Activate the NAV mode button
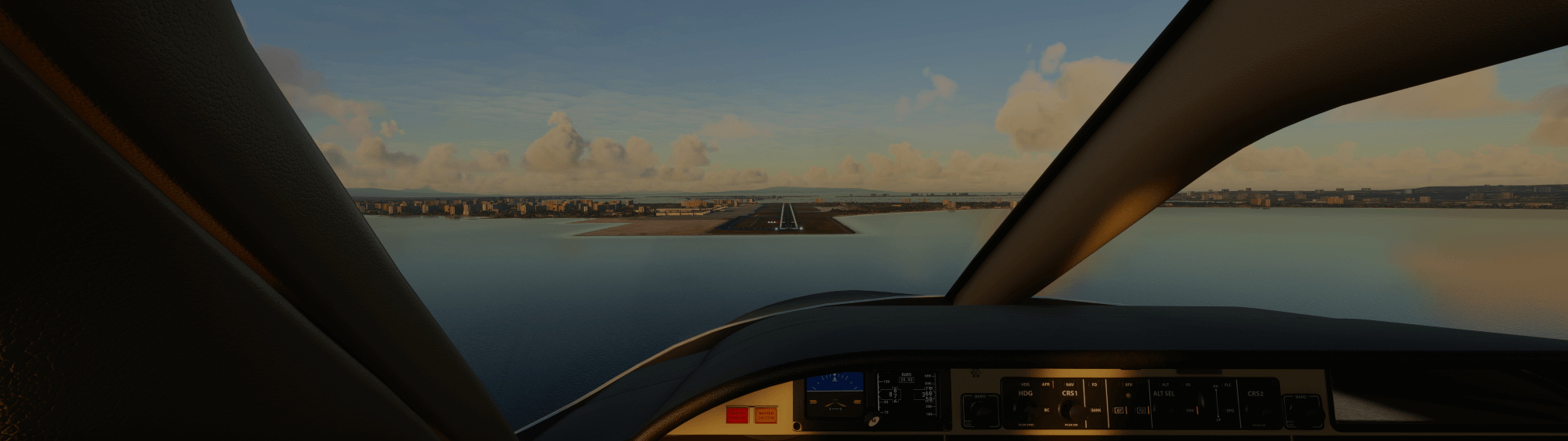The image size is (1568, 441). point(1070,385)
